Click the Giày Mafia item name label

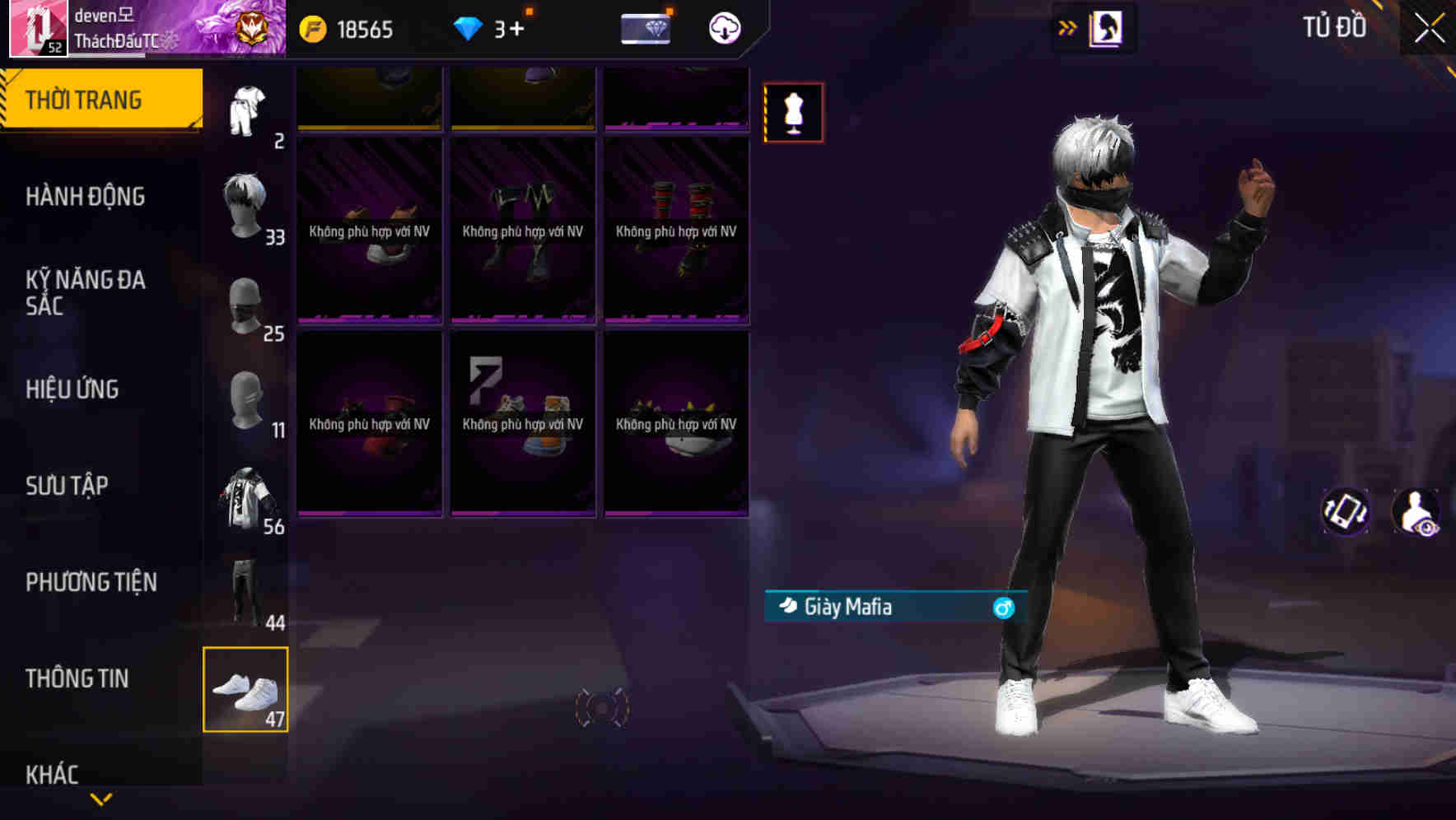tap(848, 608)
